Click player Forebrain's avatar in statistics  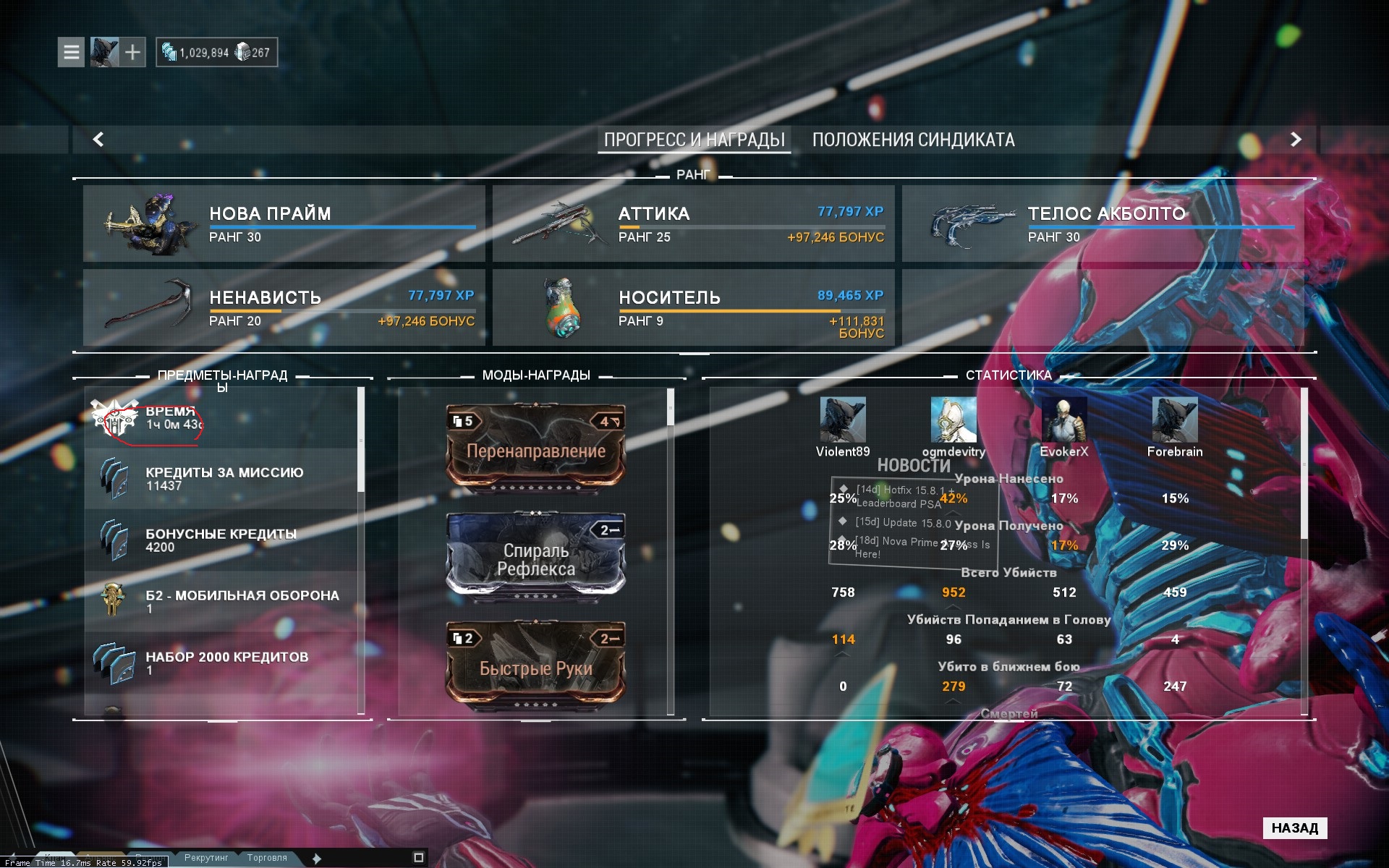[x=1174, y=420]
